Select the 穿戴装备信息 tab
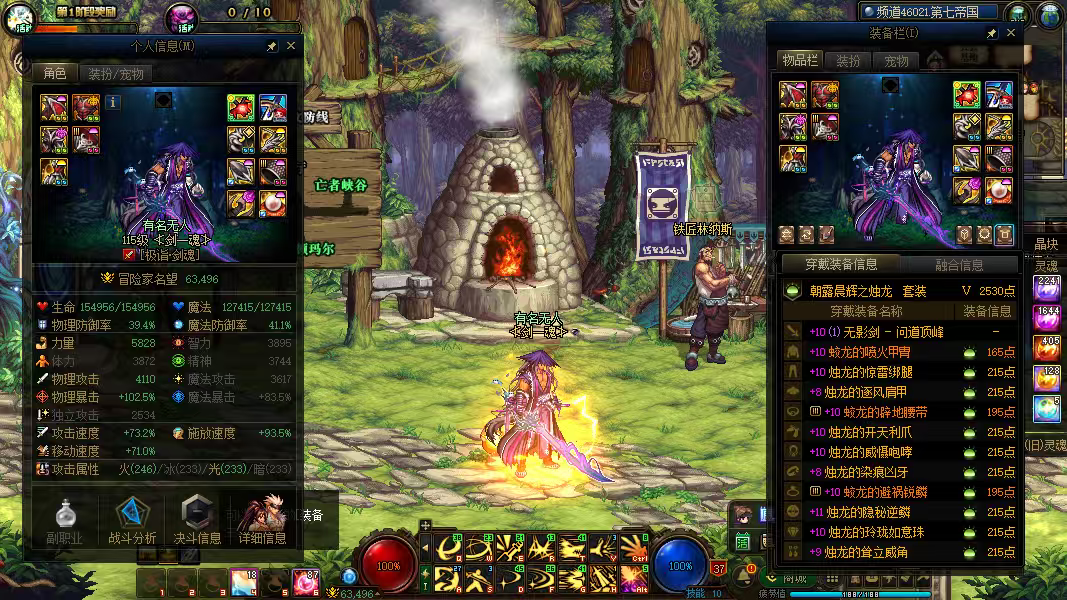The height and width of the screenshot is (600, 1067). click(841, 265)
